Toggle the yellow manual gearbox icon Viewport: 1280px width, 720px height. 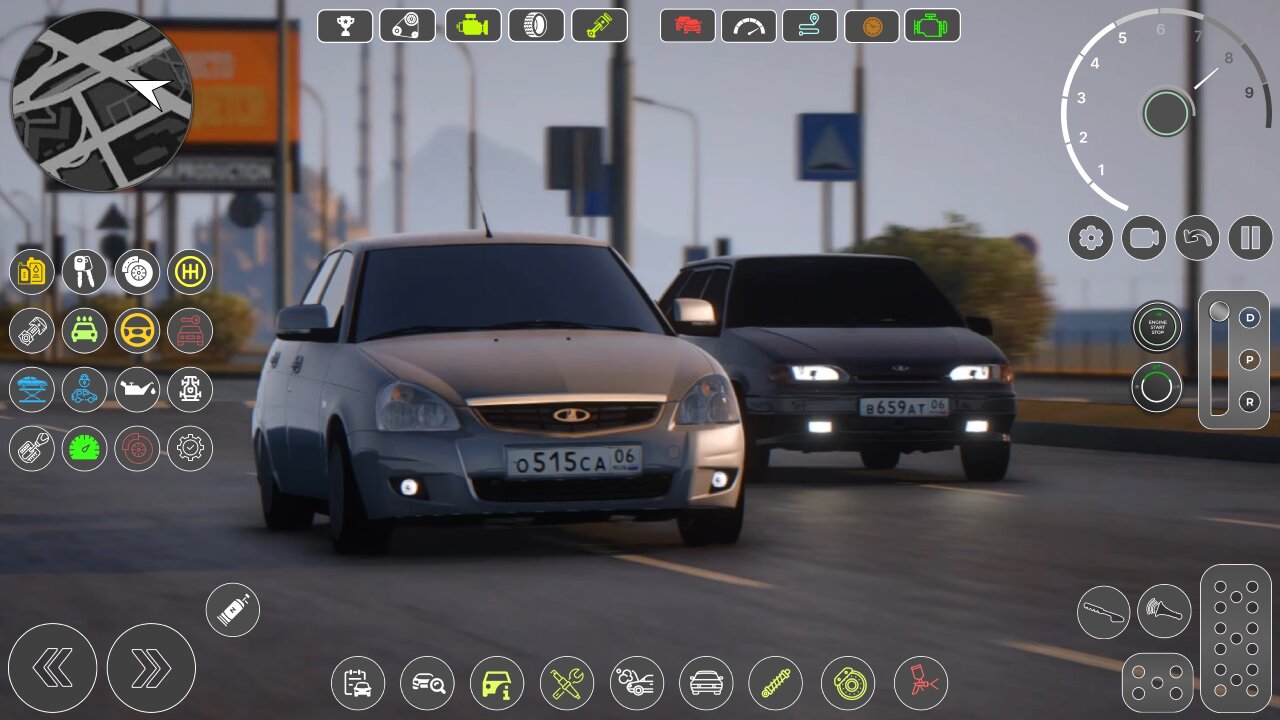click(189, 272)
